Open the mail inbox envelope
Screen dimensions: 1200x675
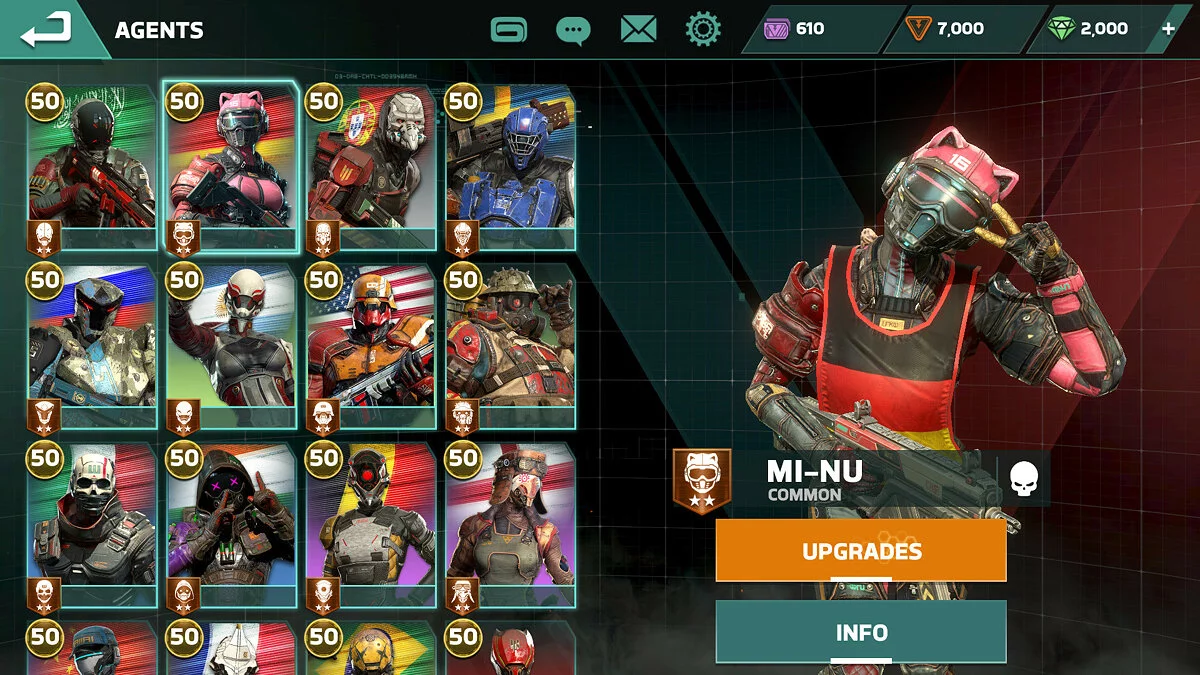[638, 29]
